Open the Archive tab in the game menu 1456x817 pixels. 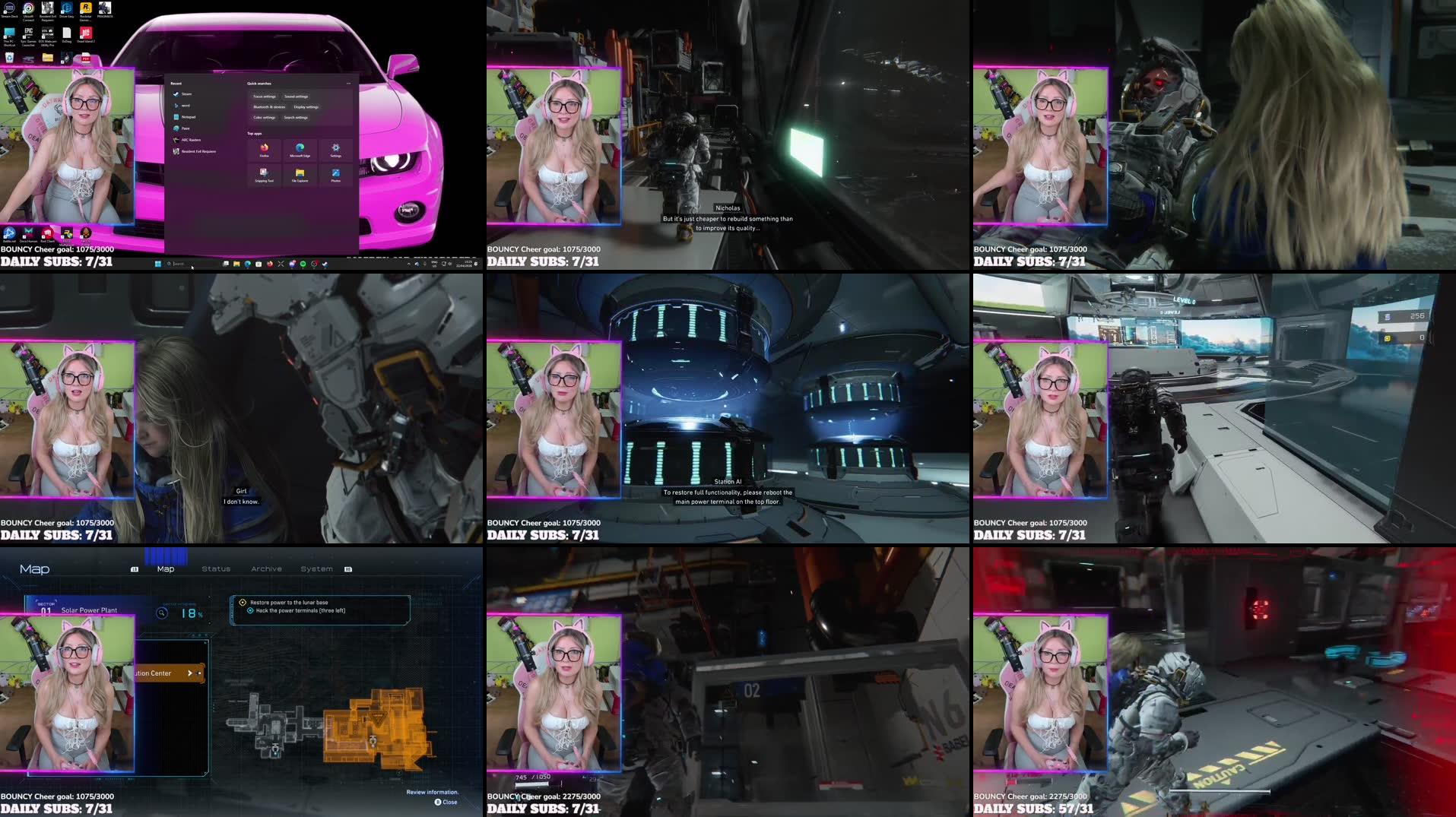[267, 568]
